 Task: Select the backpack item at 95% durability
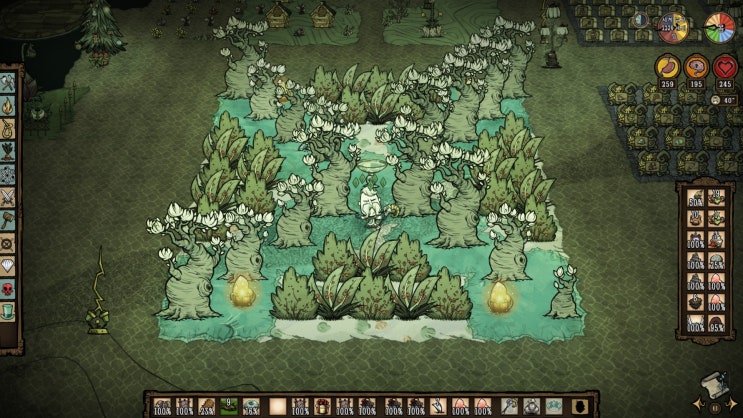click(717, 322)
